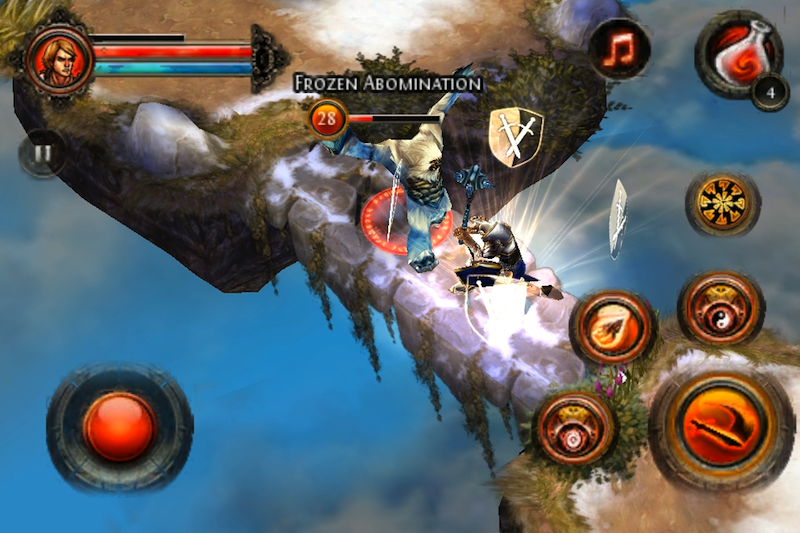This screenshot has width=800, height=533.
Task: Activate the golden wheel skill
Action: [722, 204]
